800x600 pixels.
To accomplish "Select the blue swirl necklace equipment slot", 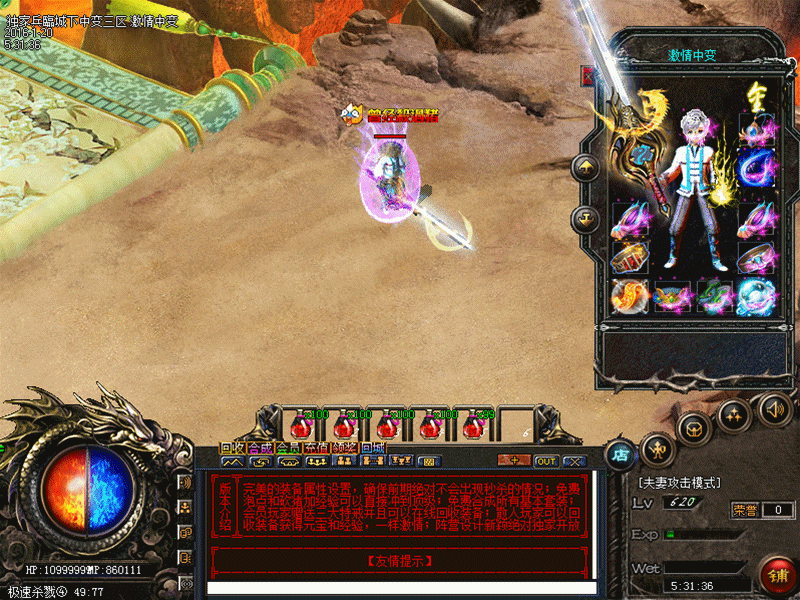I will pos(757,166).
